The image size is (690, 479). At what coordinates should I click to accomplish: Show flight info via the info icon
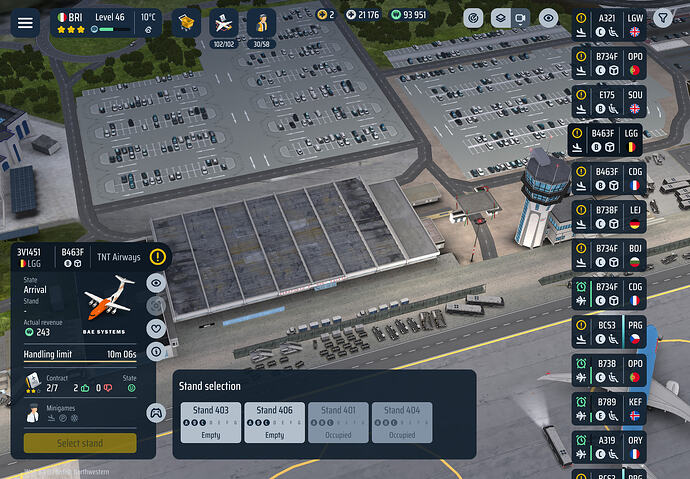[156, 352]
